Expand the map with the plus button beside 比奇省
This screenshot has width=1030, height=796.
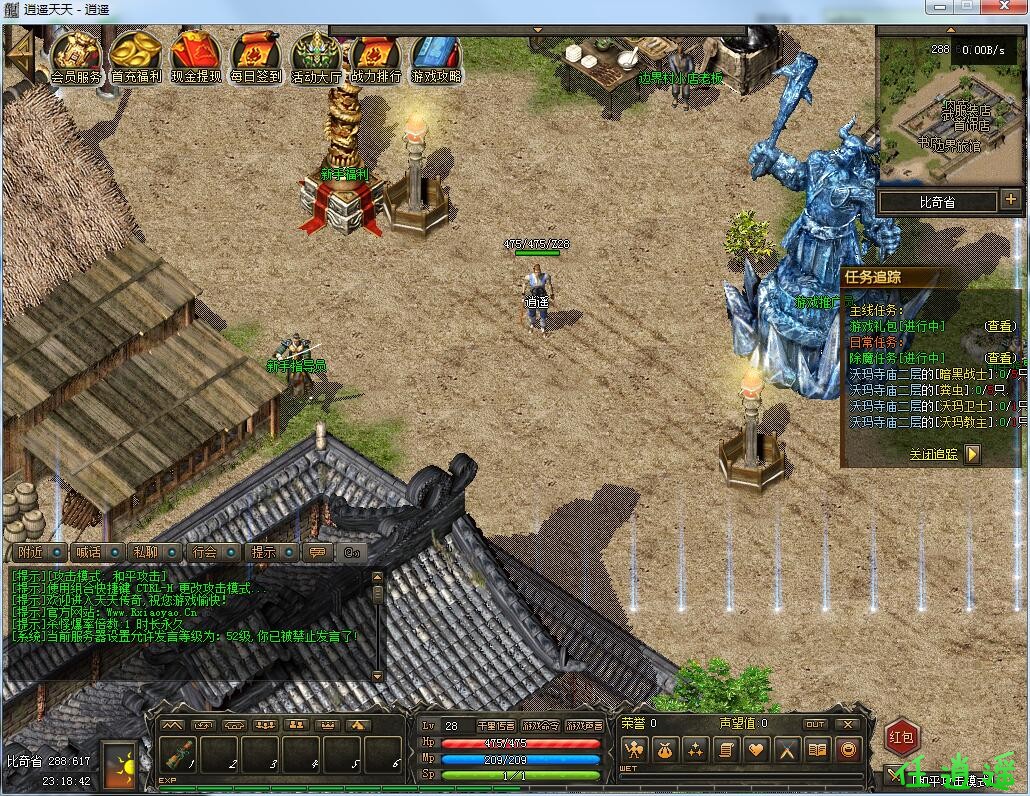(1011, 200)
